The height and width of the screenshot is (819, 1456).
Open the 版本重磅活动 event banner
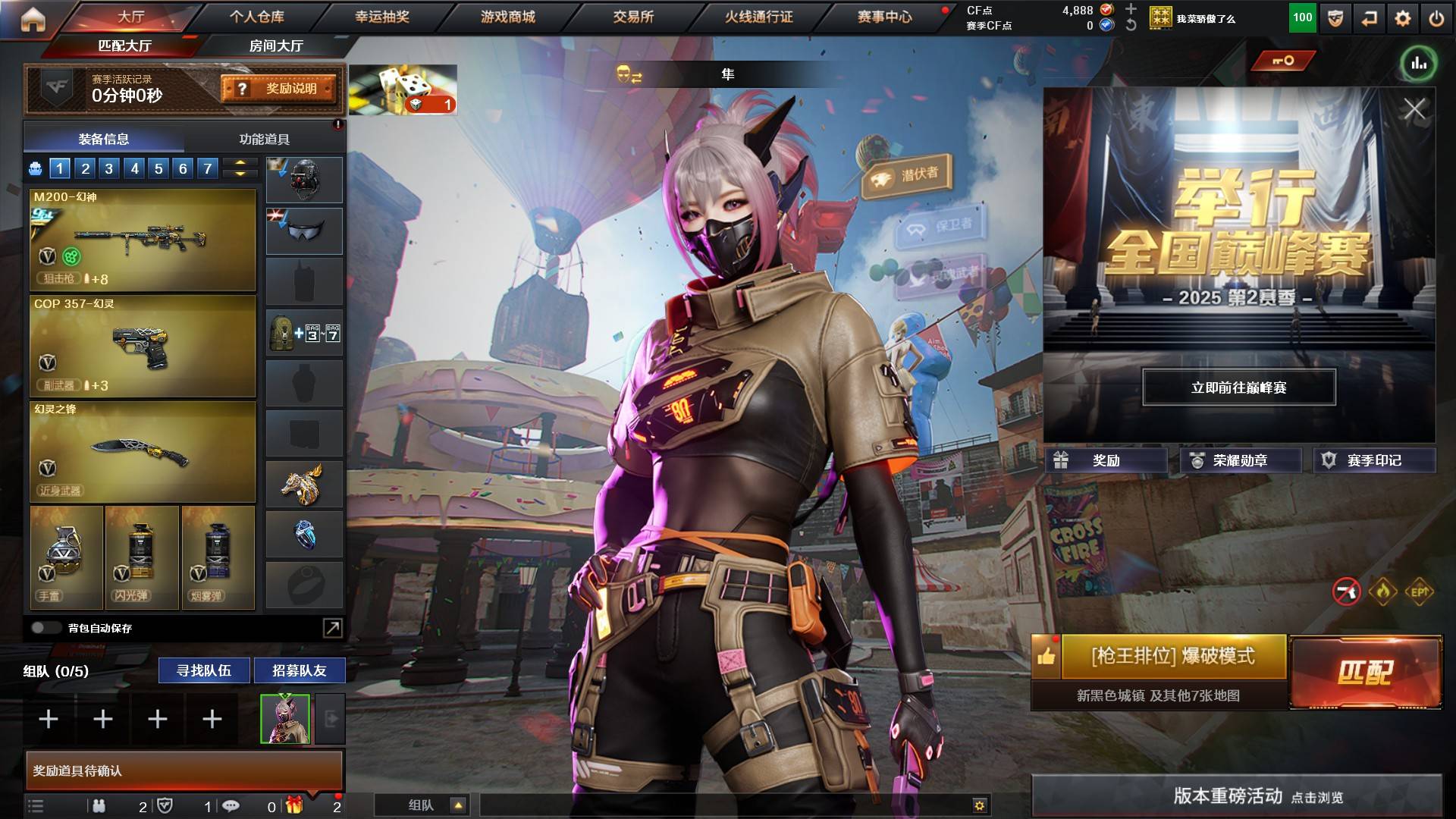pyautogui.click(x=1236, y=796)
